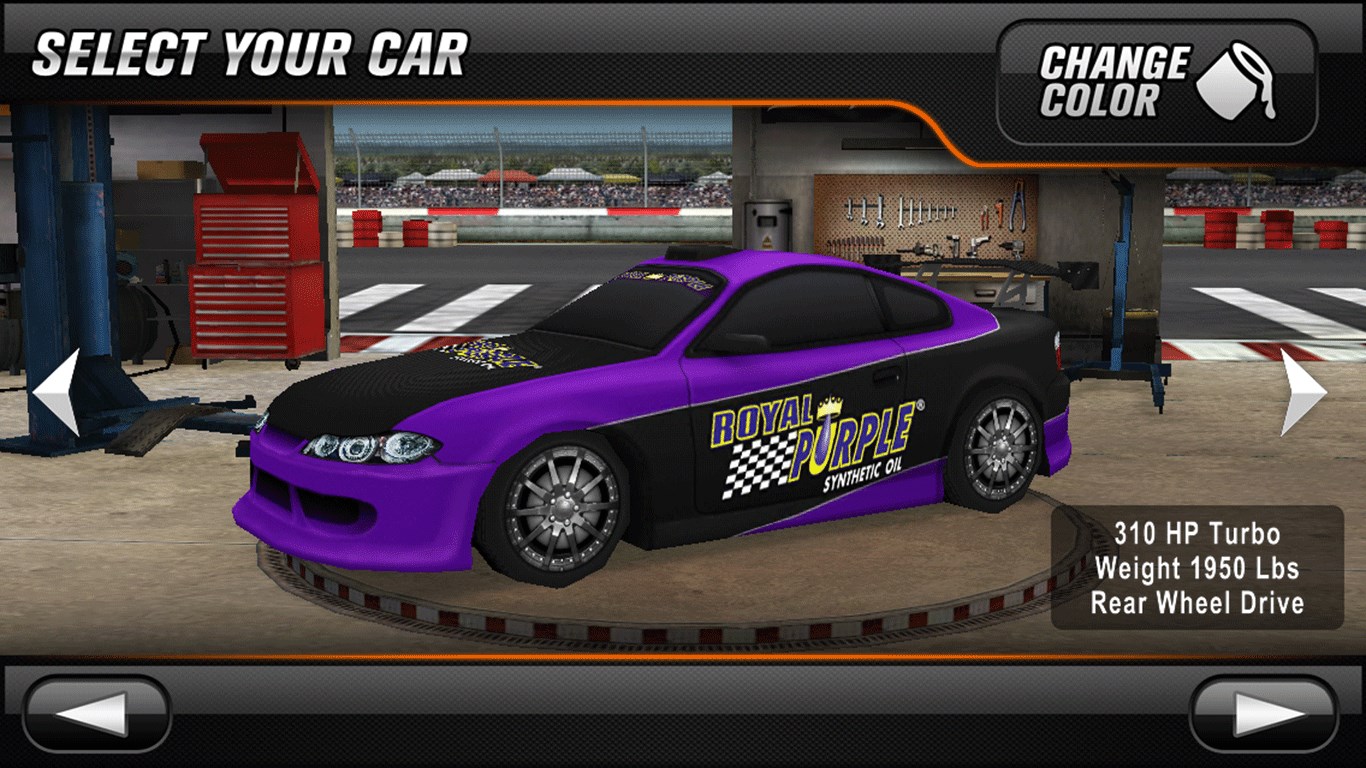Continue using the bottom-right arrow button

[x=1264, y=713]
